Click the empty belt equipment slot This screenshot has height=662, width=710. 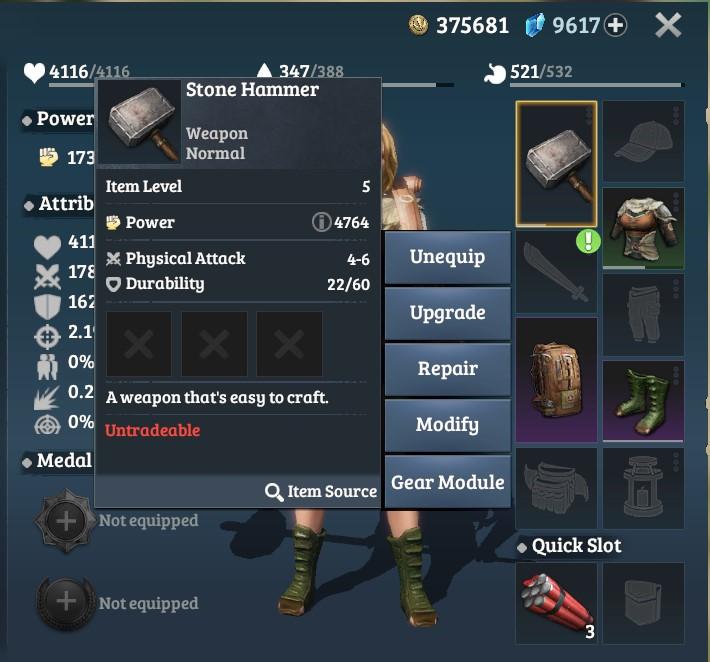tap(556, 487)
